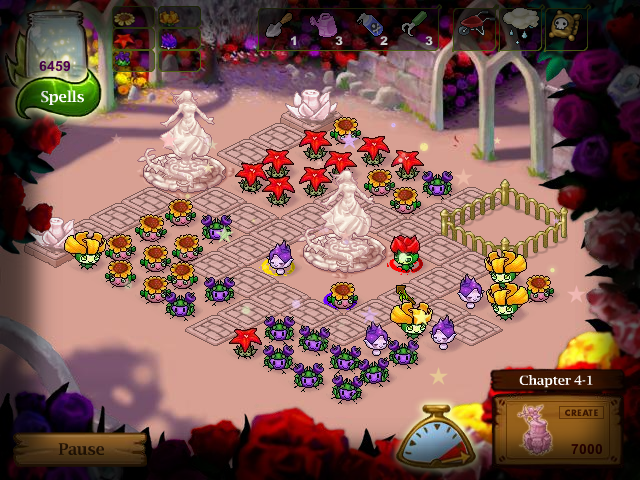The width and height of the screenshot is (640, 480).
Task: Select the shovel tool
Action: [x=279, y=27]
